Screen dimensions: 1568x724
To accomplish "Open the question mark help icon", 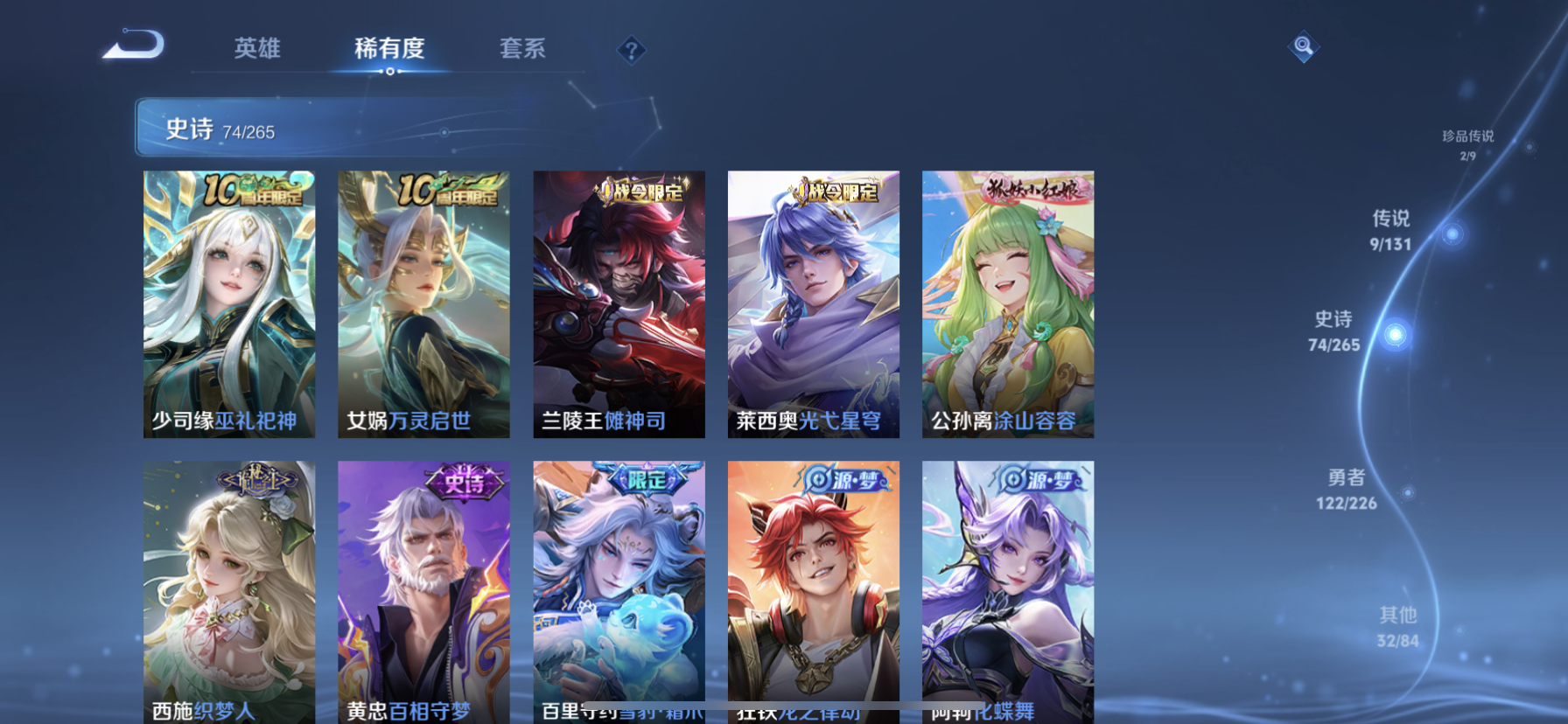I will [x=632, y=50].
